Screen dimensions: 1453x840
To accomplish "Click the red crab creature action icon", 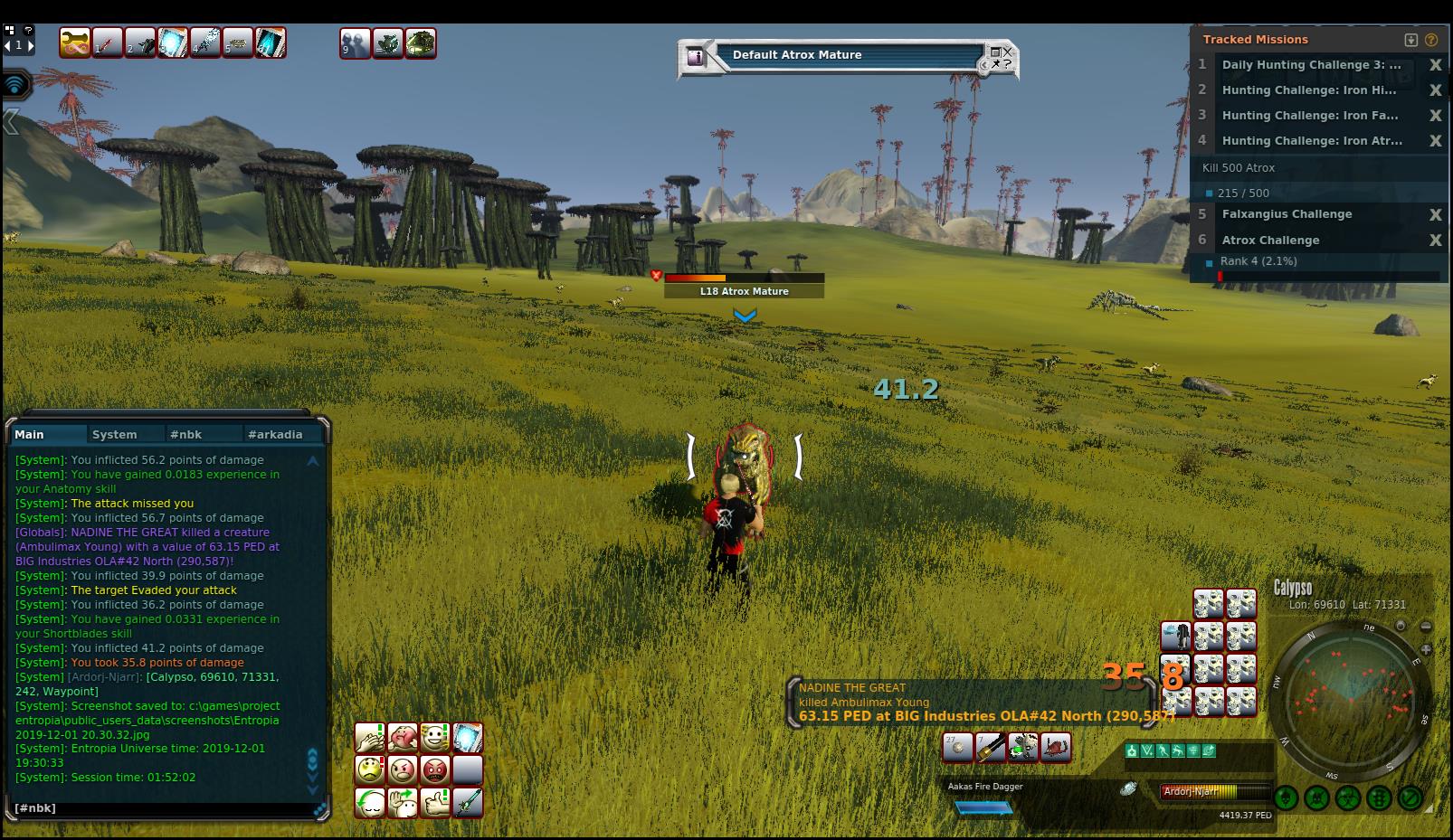I will [1056, 748].
